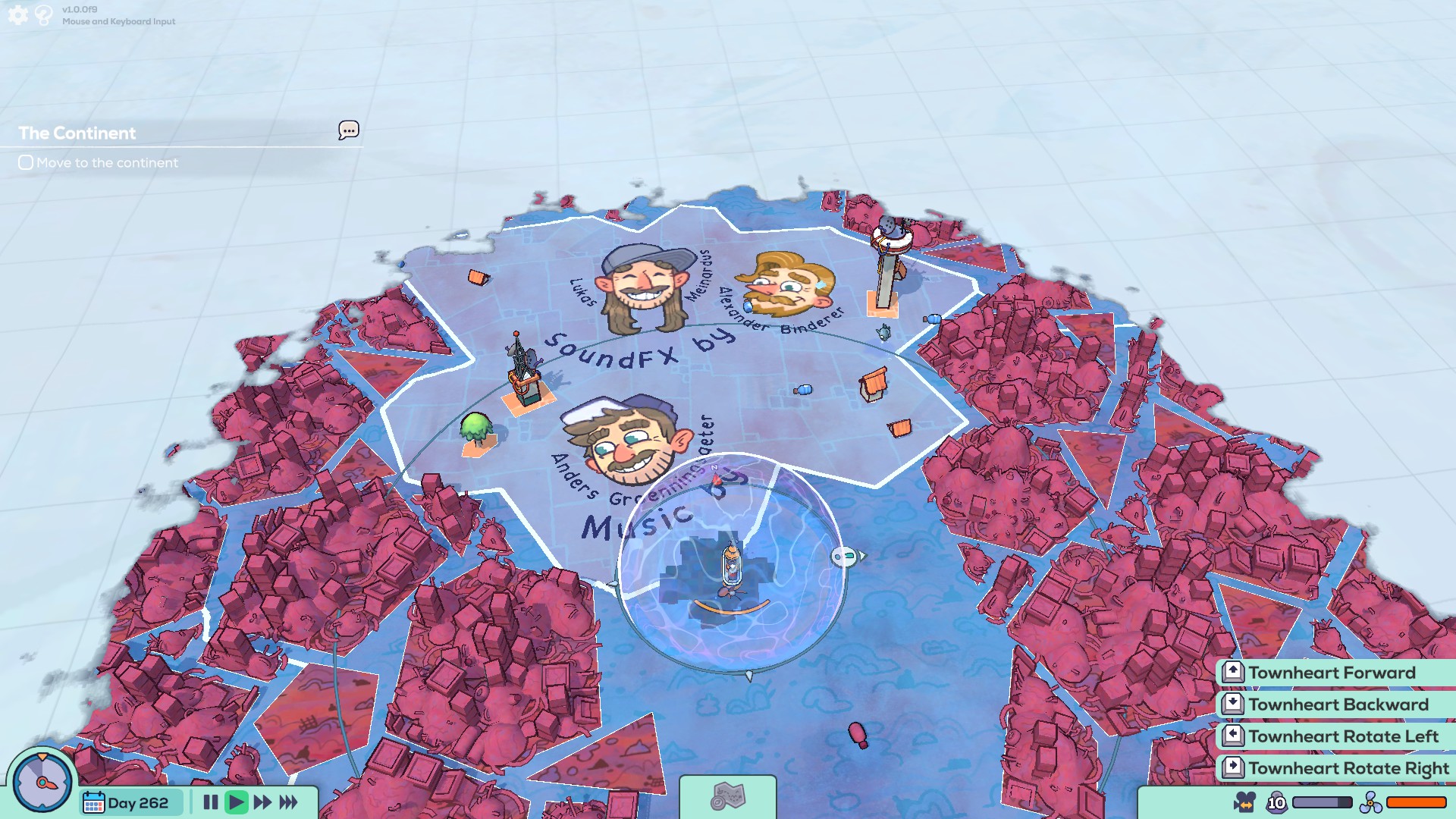This screenshot has height=819, width=1456.
Task: Pause the game time
Action: pyautogui.click(x=211, y=802)
